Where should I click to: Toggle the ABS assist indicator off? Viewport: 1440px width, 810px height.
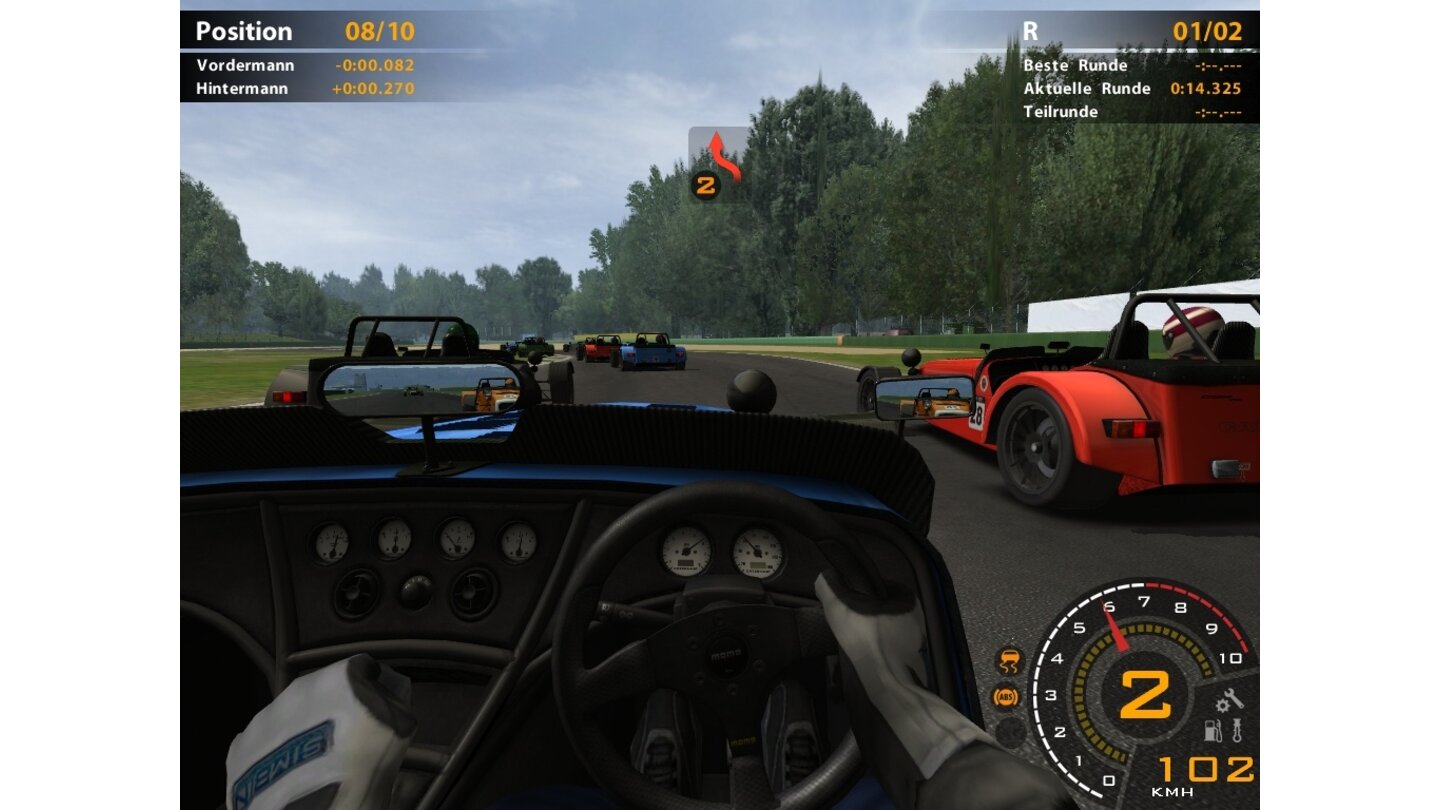click(x=1007, y=694)
